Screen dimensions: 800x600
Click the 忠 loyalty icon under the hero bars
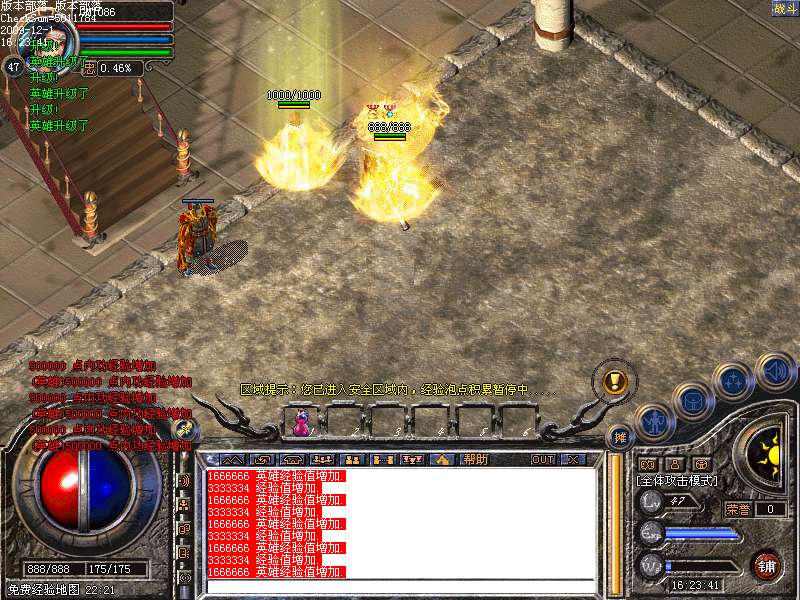click(x=87, y=68)
